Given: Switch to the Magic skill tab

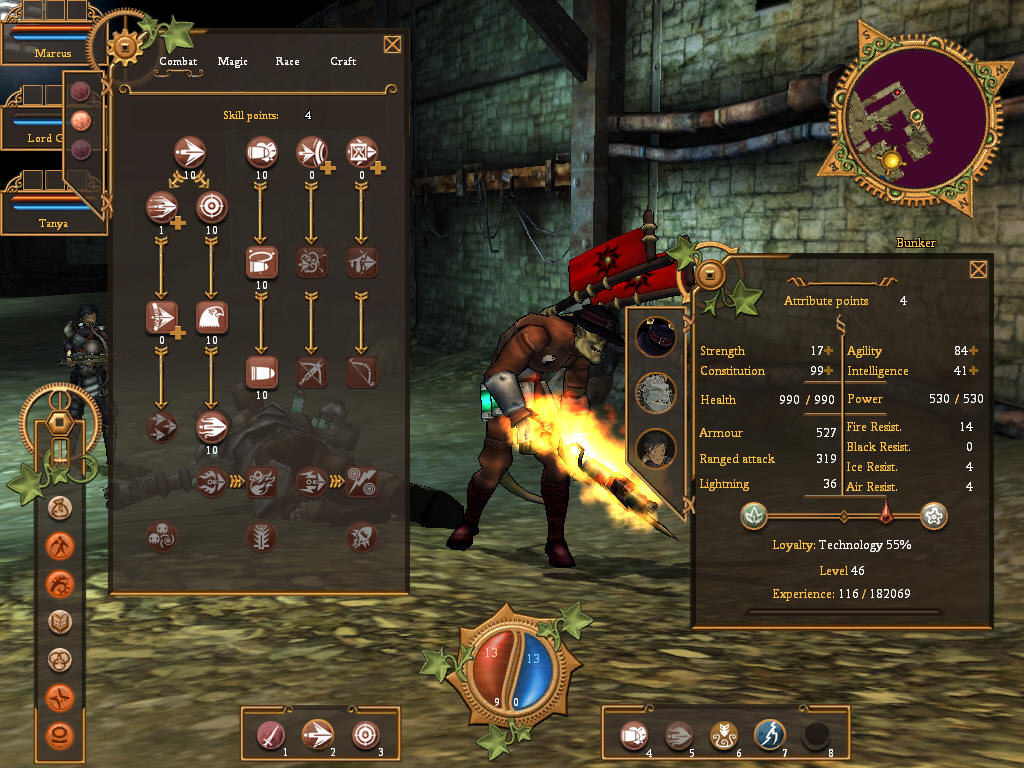Looking at the screenshot, I should pyautogui.click(x=232, y=62).
